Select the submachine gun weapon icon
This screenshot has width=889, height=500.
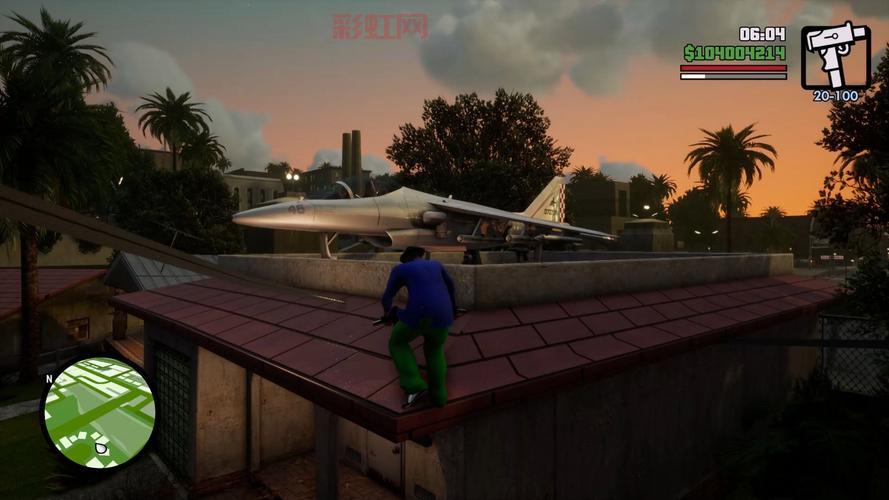(835, 56)
